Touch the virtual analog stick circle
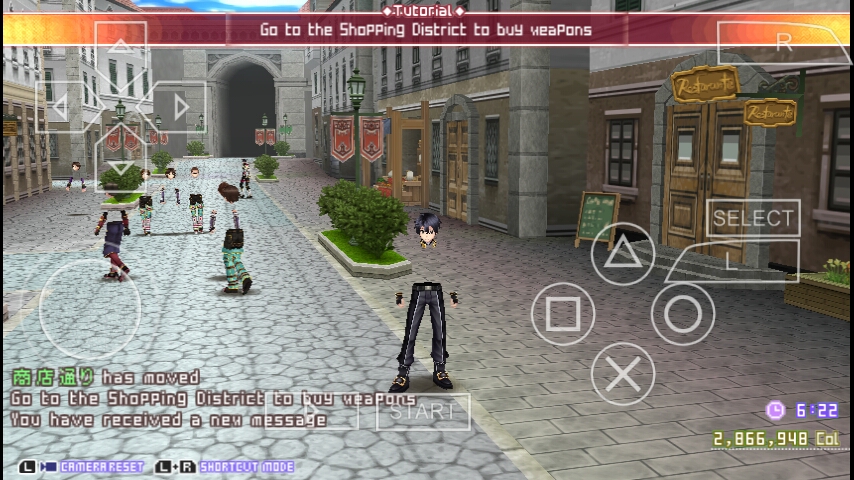854x480 pixels. [90, 310]
